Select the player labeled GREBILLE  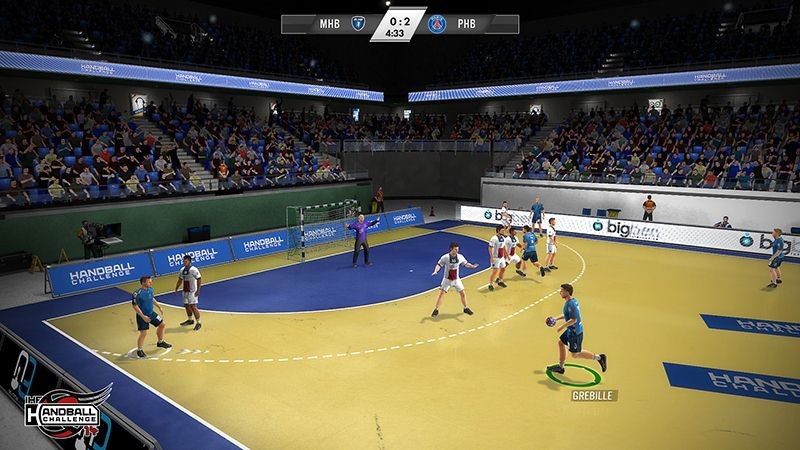(572, 328)
